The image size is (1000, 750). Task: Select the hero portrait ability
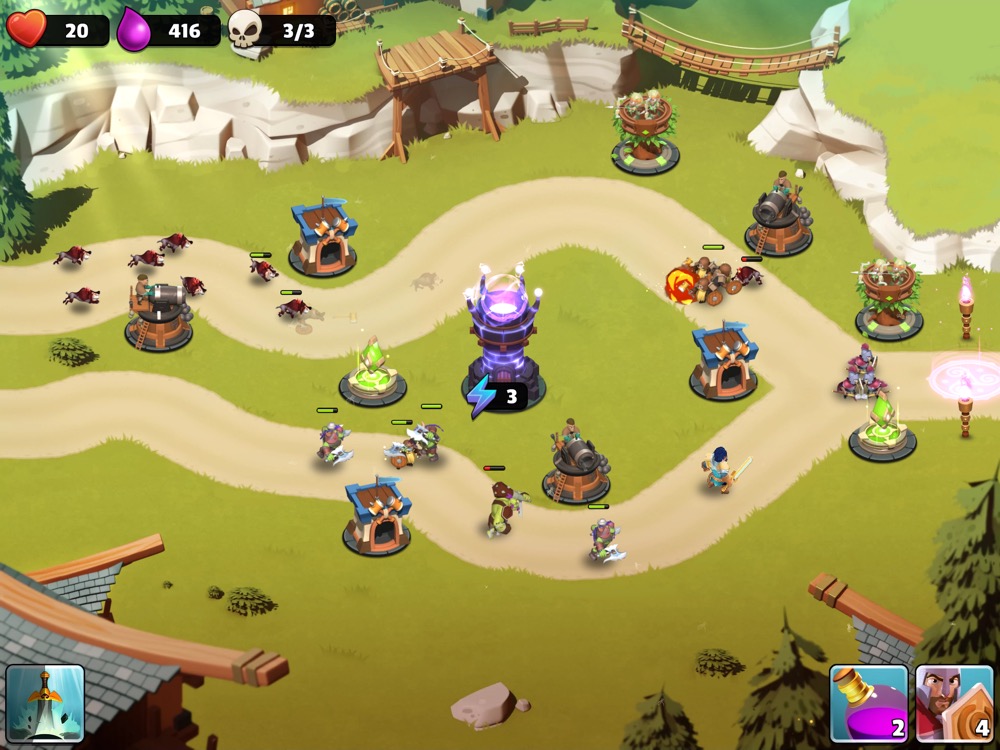click(x=954, y=703)
